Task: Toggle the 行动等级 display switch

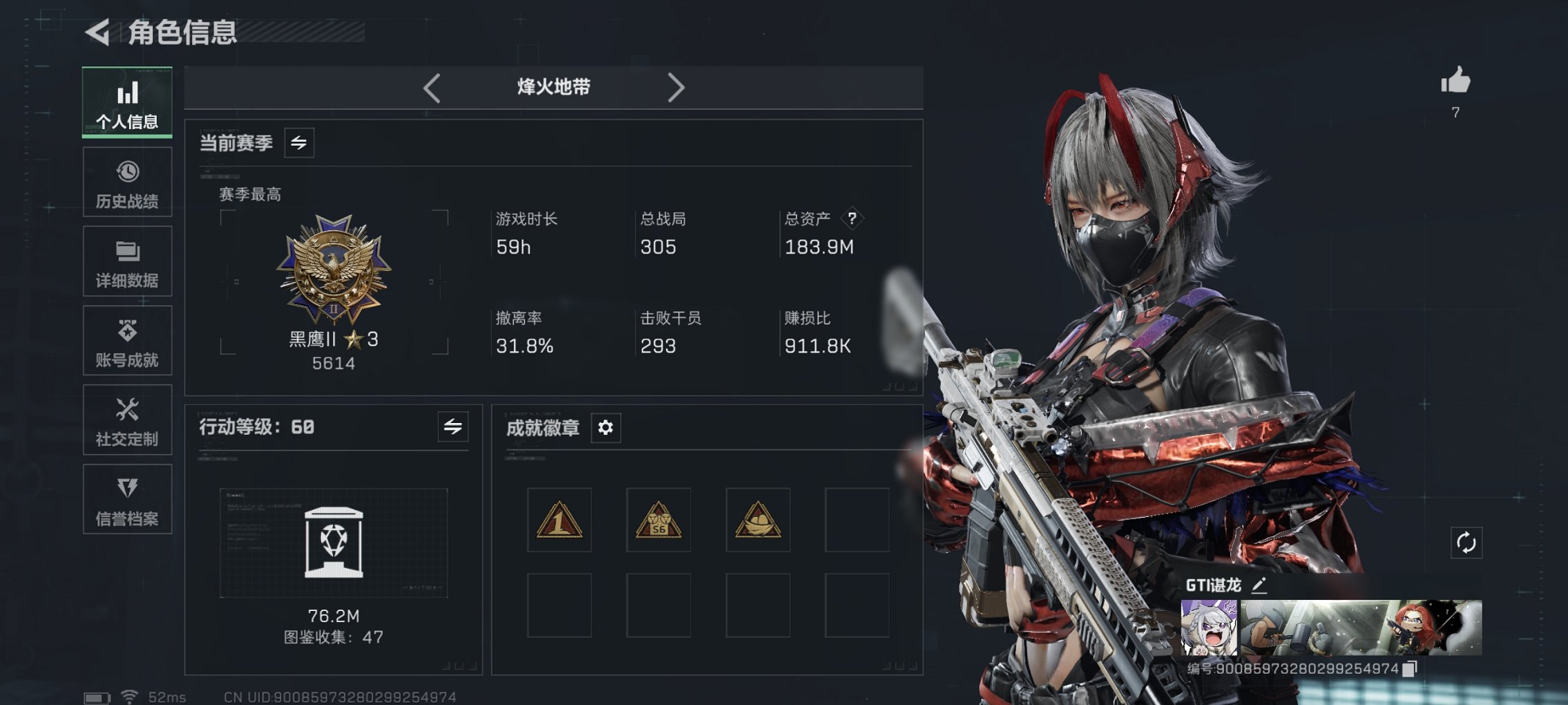Action: (x=452, y=429)
